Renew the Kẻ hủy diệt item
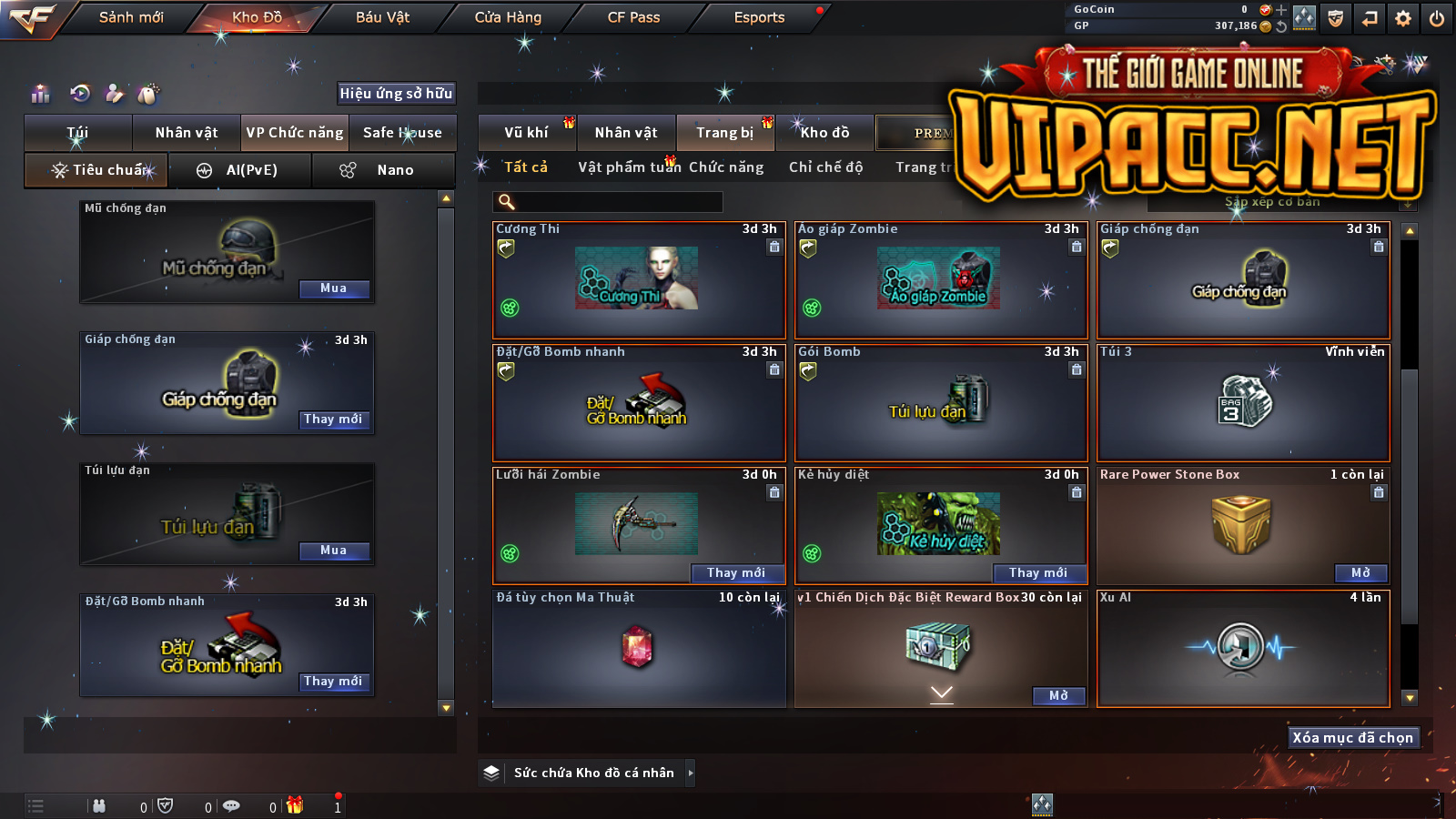Image resolution: width=1456 pixels, height=819 pixels. point(1038,572)
